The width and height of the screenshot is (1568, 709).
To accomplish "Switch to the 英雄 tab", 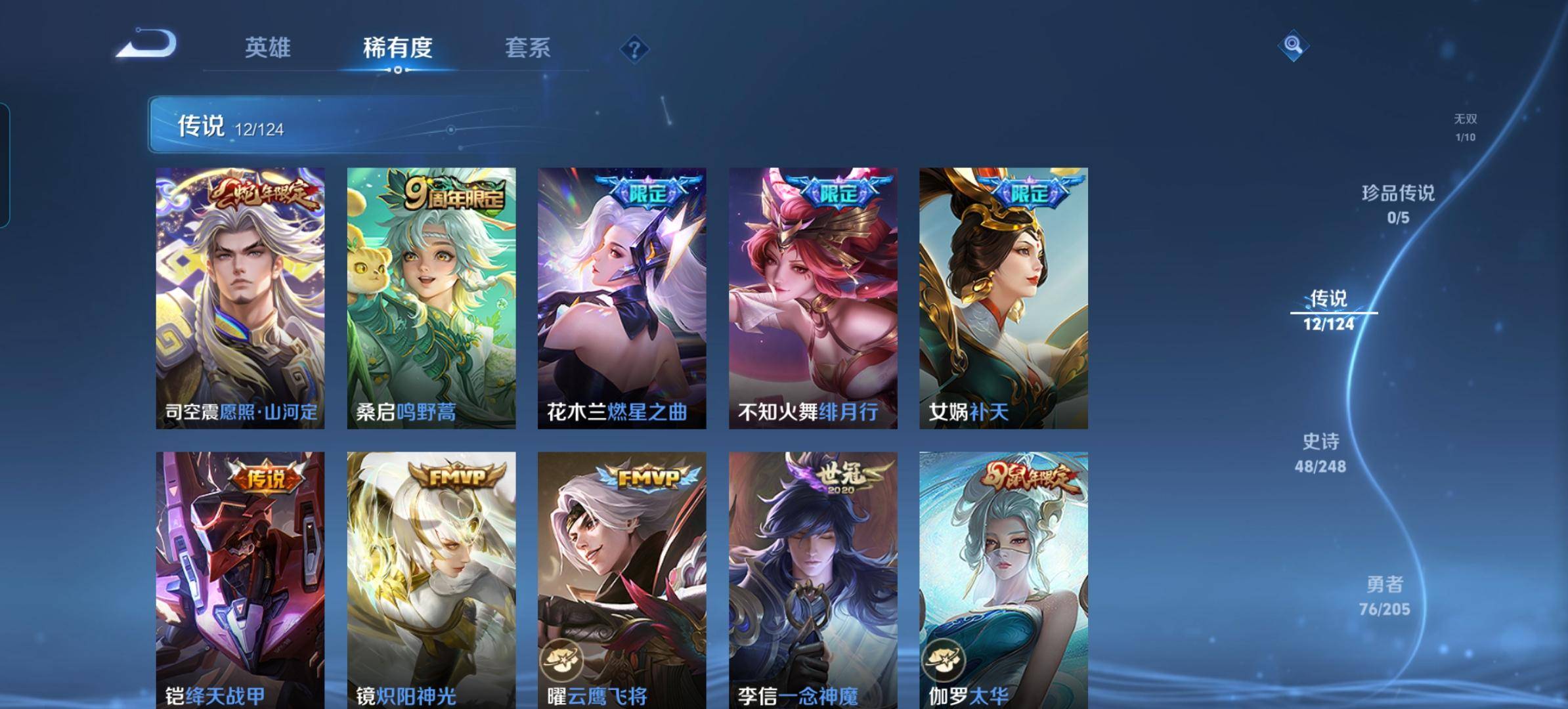I will (267, 48).
